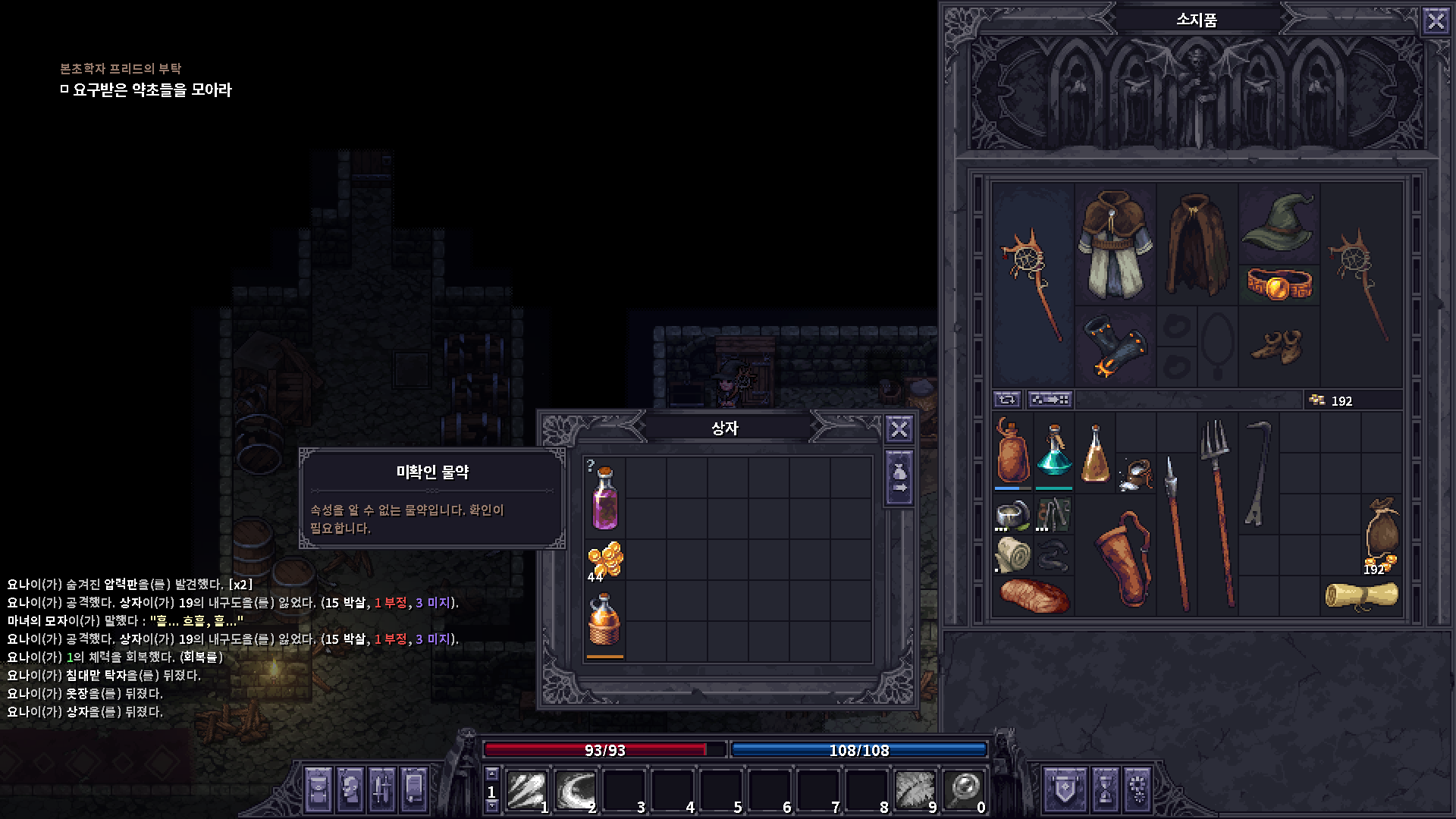This screenshot has height=819, width=1456.
Task: Select the wicker-wrapped orange flask in chest
Action: pyautogui.click(x=604, y=623)
